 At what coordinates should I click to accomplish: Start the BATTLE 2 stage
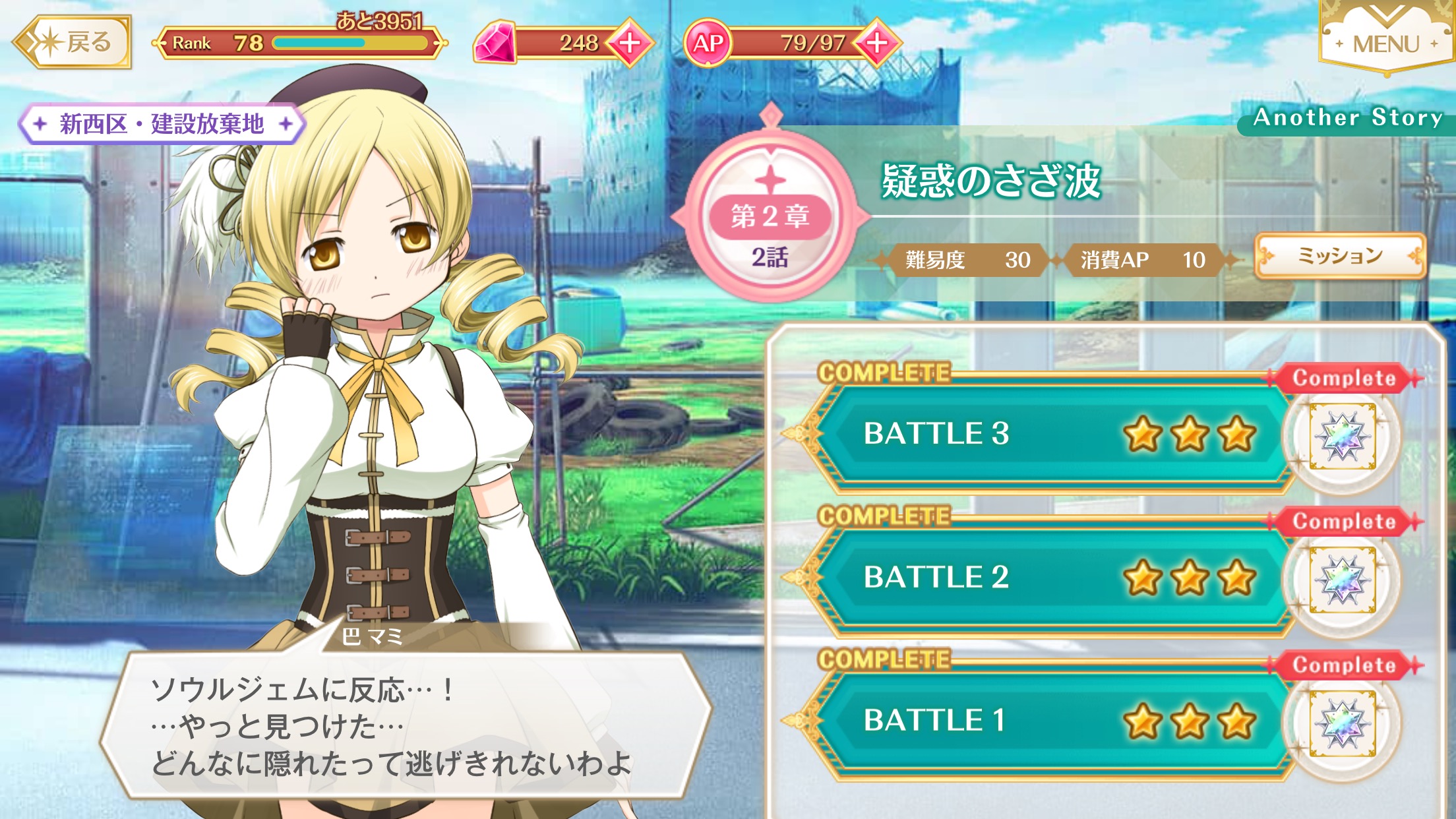(x=1048, y=577)
